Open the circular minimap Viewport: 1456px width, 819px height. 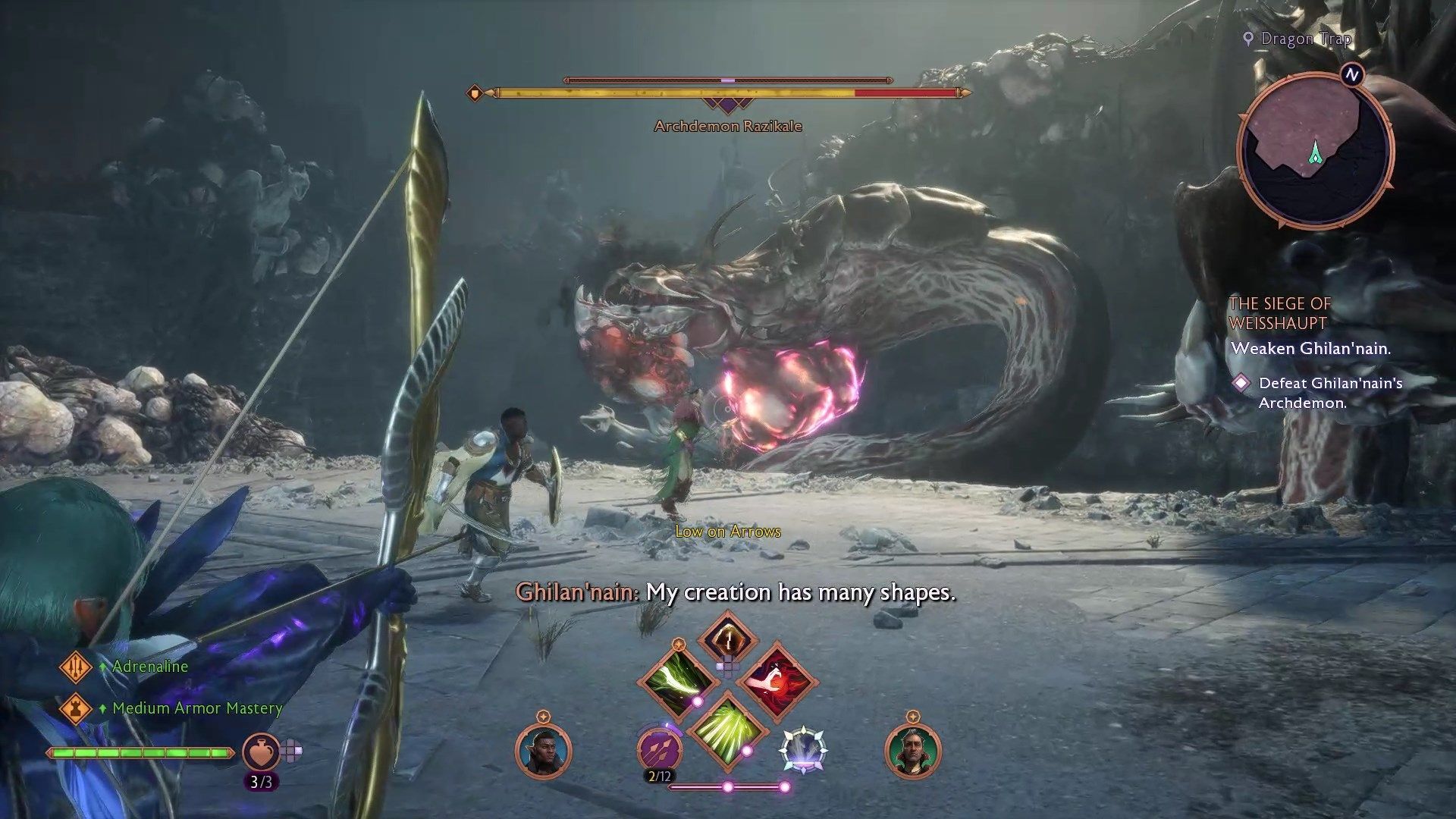pos(1315,149)
